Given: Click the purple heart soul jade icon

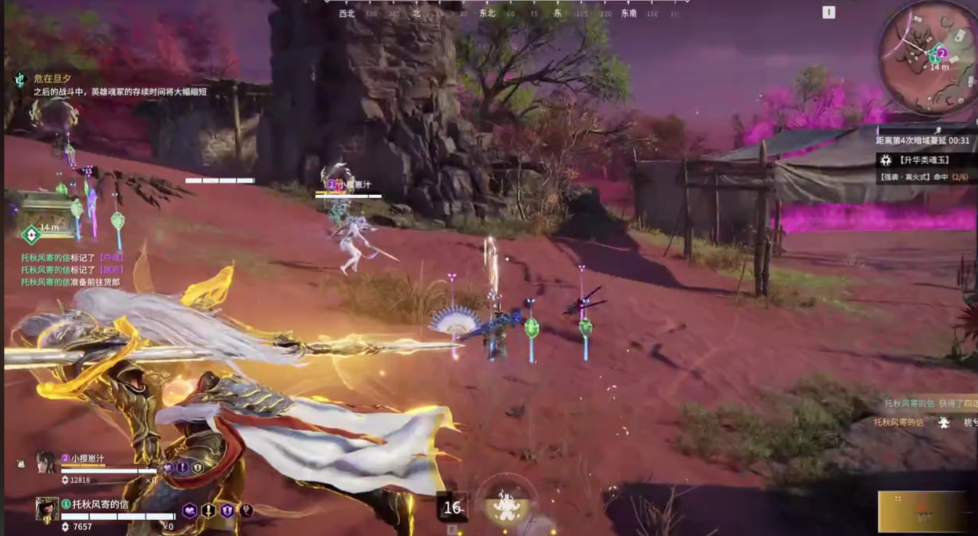Looking at the screenshot, I should tap(190, 511).
